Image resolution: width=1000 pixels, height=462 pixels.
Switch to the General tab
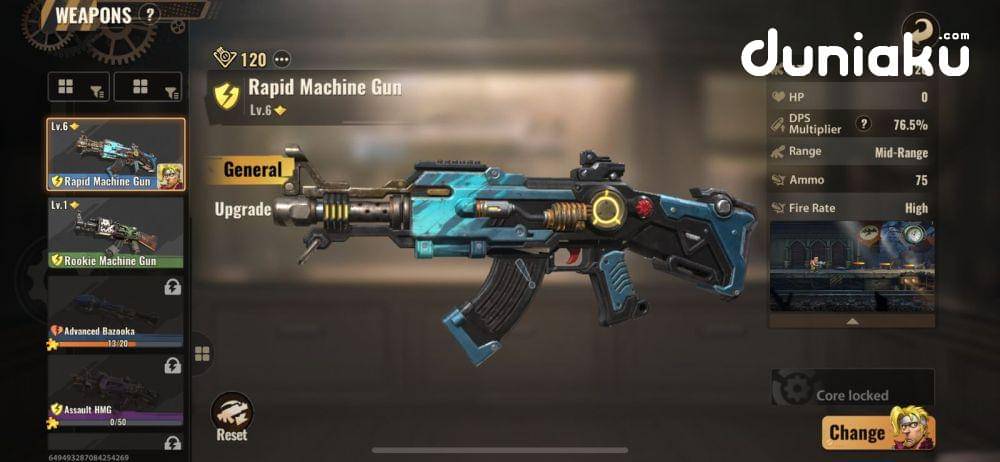(252, 170)
